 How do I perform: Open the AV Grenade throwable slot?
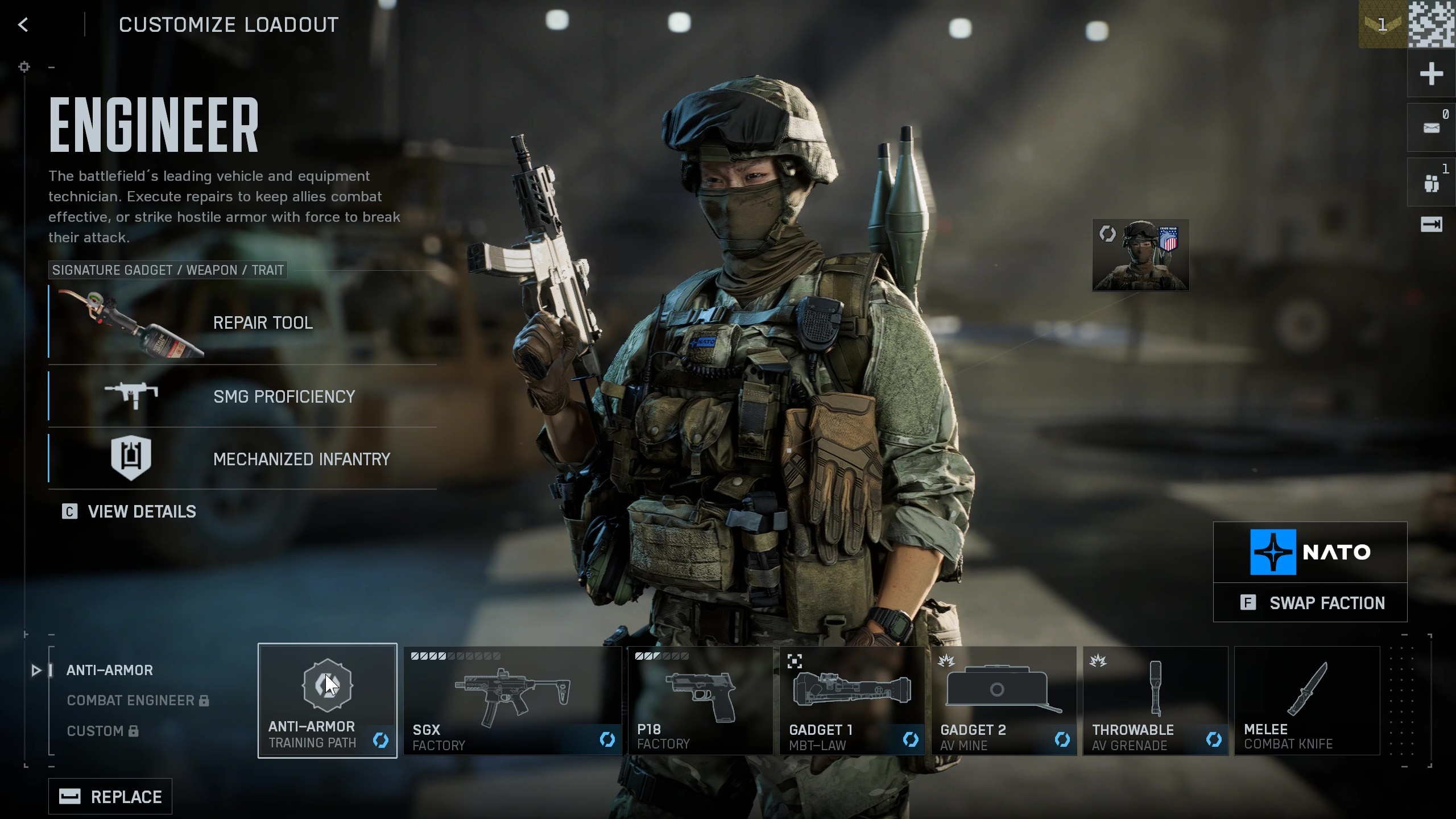(1155, 700)
